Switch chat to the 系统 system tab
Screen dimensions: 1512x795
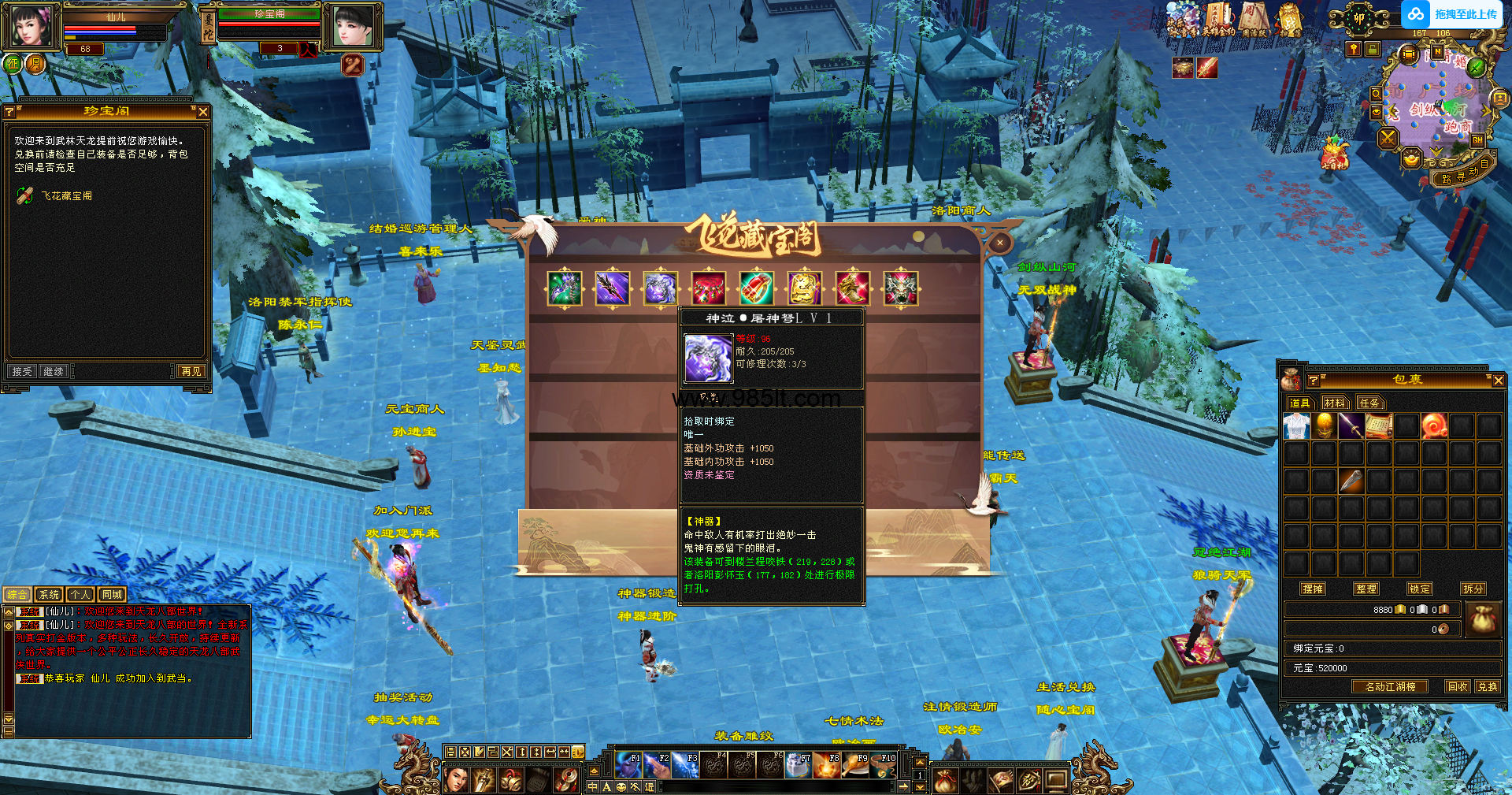[49, 595]
